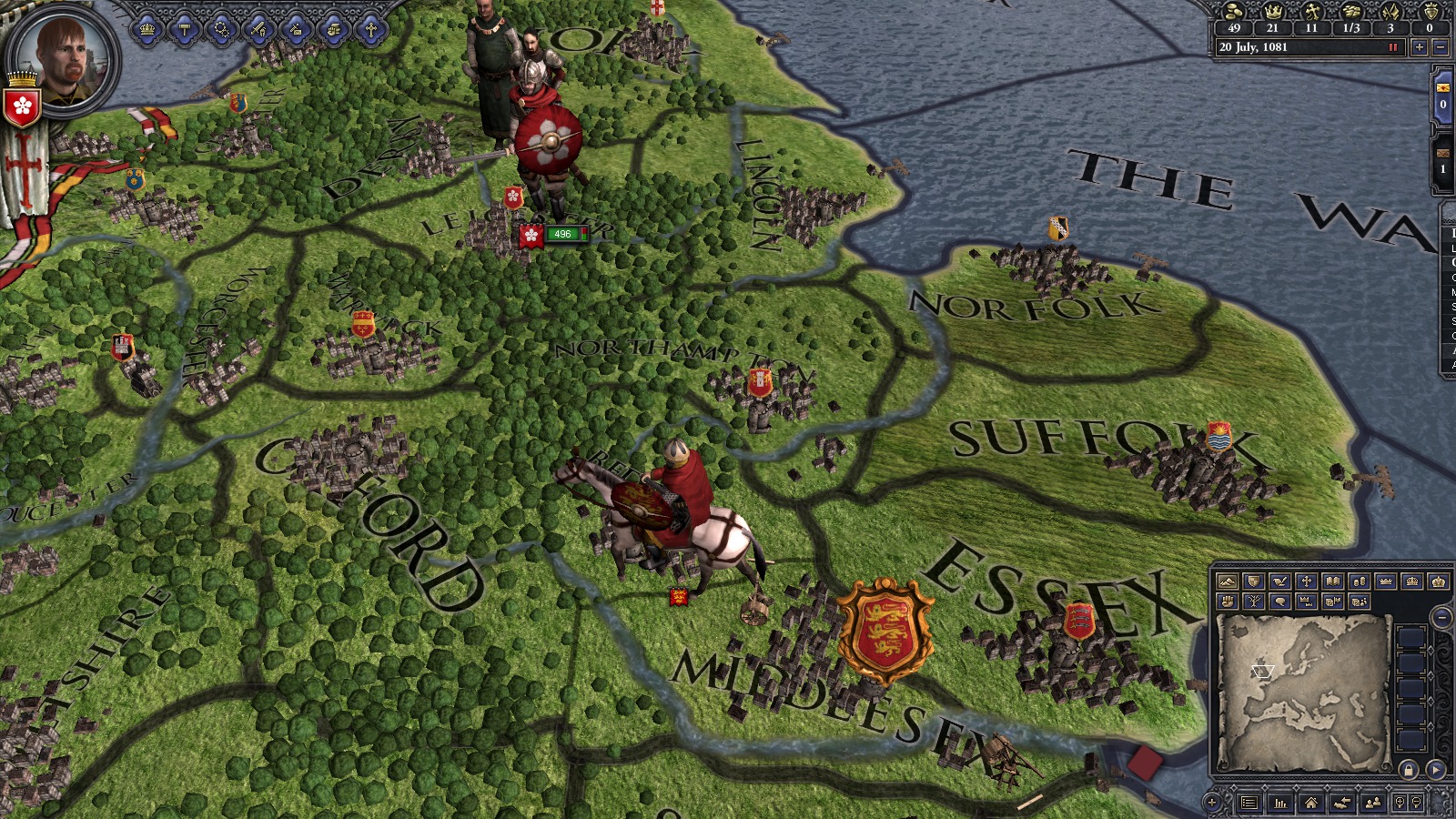The height and width of the screenshot is (819, 1456).
Task: Switch to the religion map mode
Action: (x=1307, y=581)
